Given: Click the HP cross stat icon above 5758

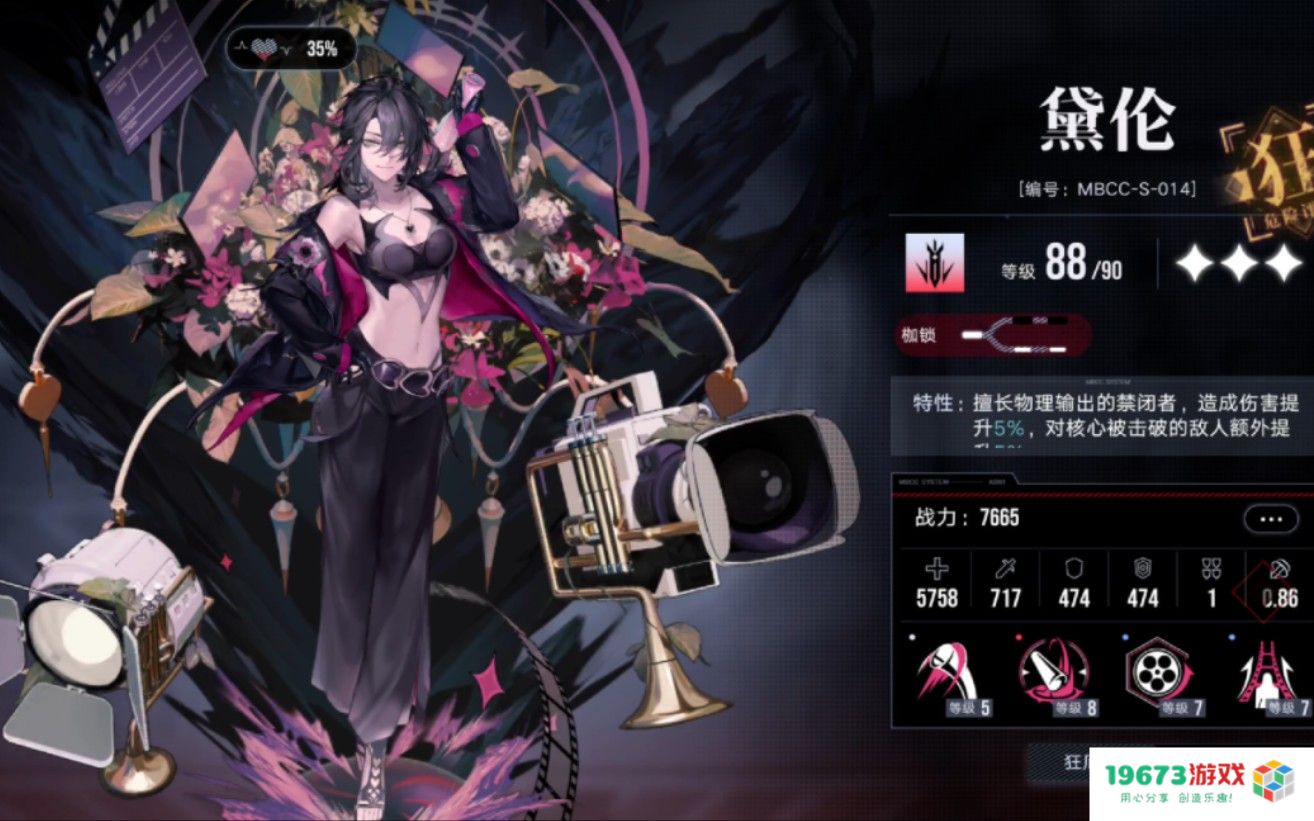Looking at the screenshot, I should click(935, 570).
